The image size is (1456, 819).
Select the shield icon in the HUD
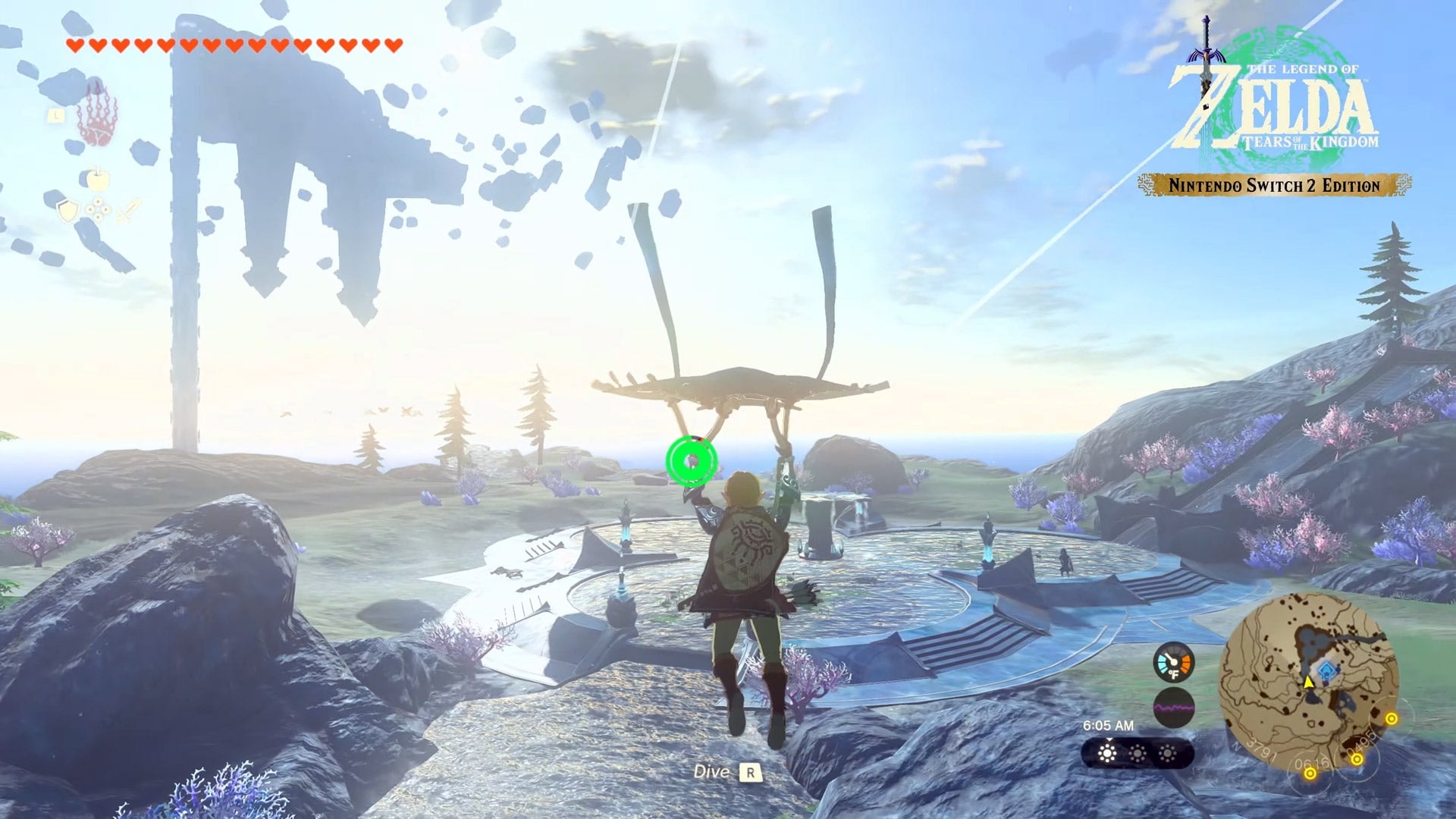pos(67,211)
